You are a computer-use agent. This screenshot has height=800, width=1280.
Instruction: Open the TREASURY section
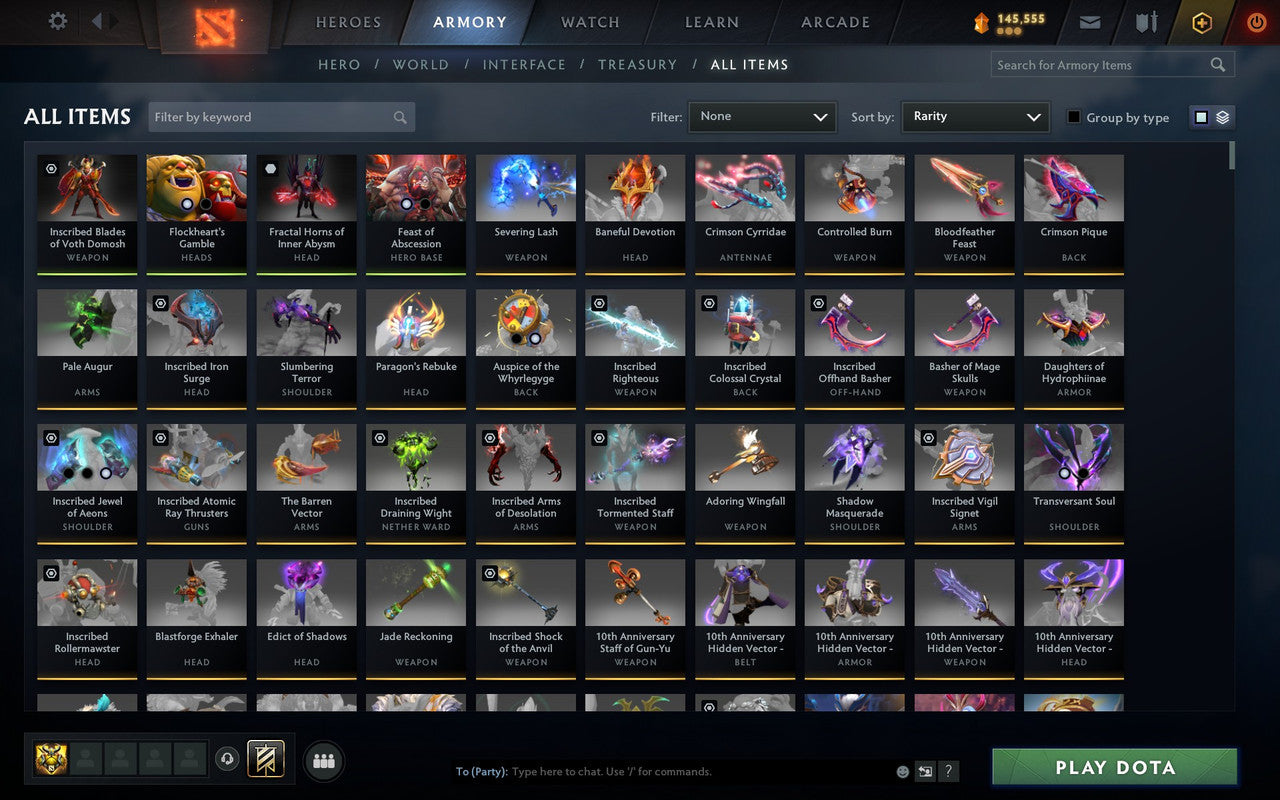pyautogui.click(x=637, y=64)
